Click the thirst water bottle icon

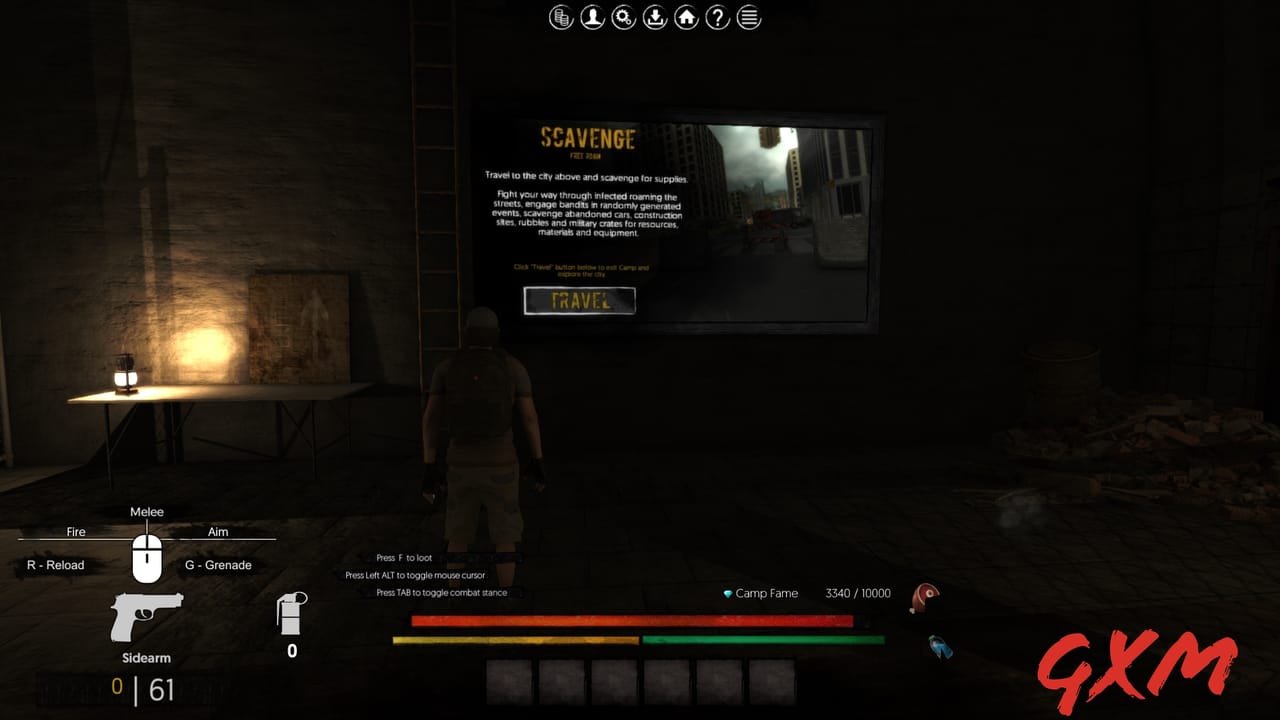tap(936, 646)
